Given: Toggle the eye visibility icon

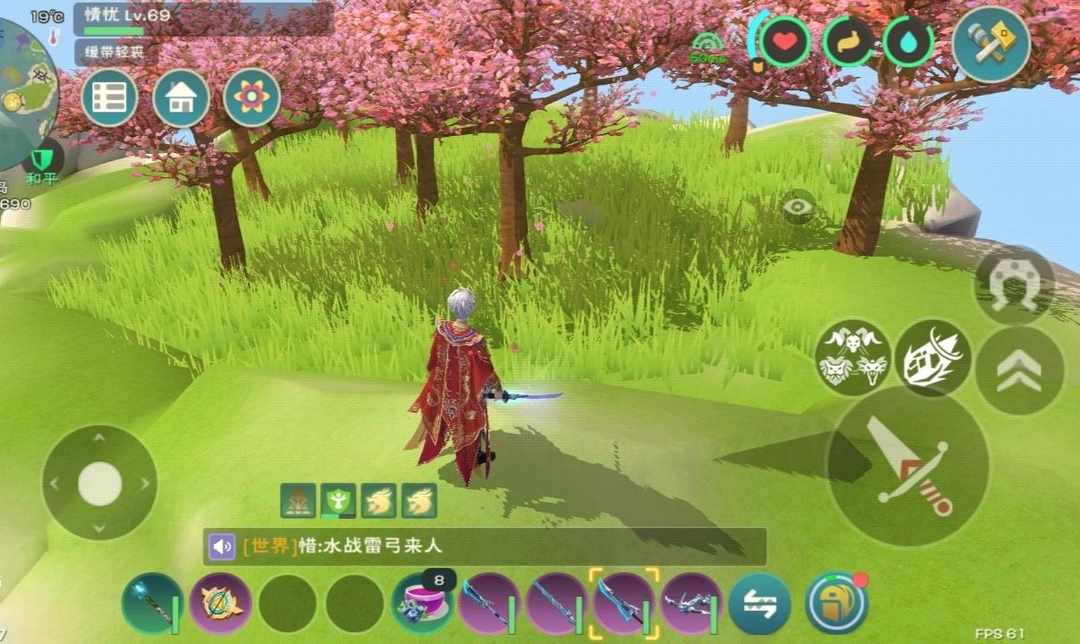Looking at the screenshot, I should click(x=798, y=207).
